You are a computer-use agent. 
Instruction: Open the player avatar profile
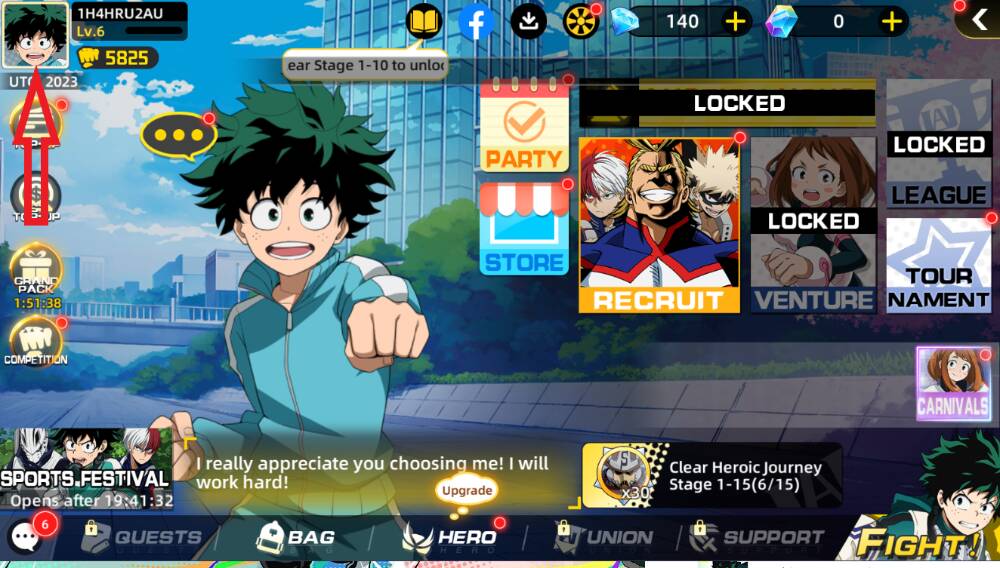tap(36, 35)
